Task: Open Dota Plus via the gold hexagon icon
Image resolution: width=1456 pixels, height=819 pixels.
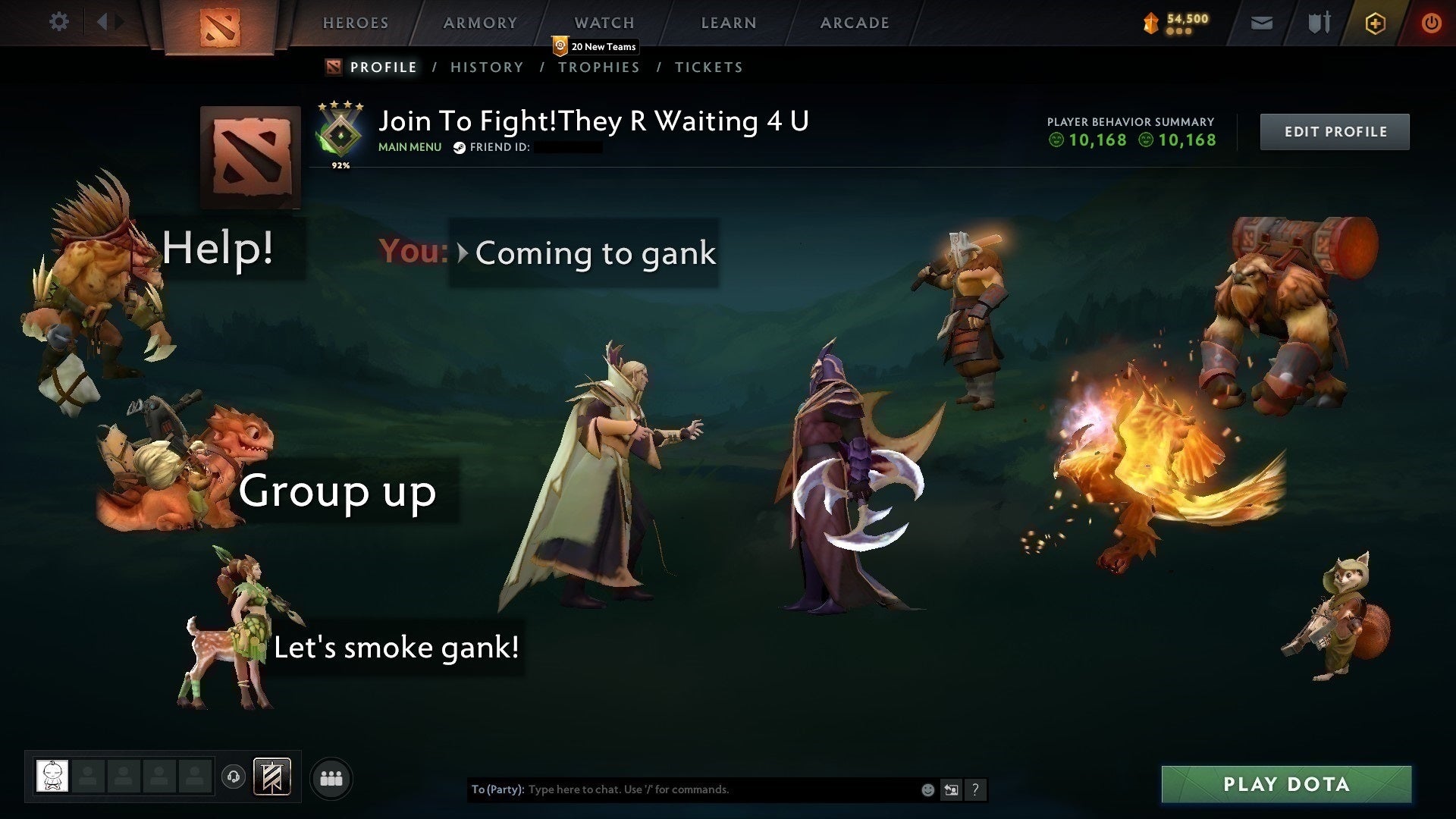Action: click(x=1374, y=22)
